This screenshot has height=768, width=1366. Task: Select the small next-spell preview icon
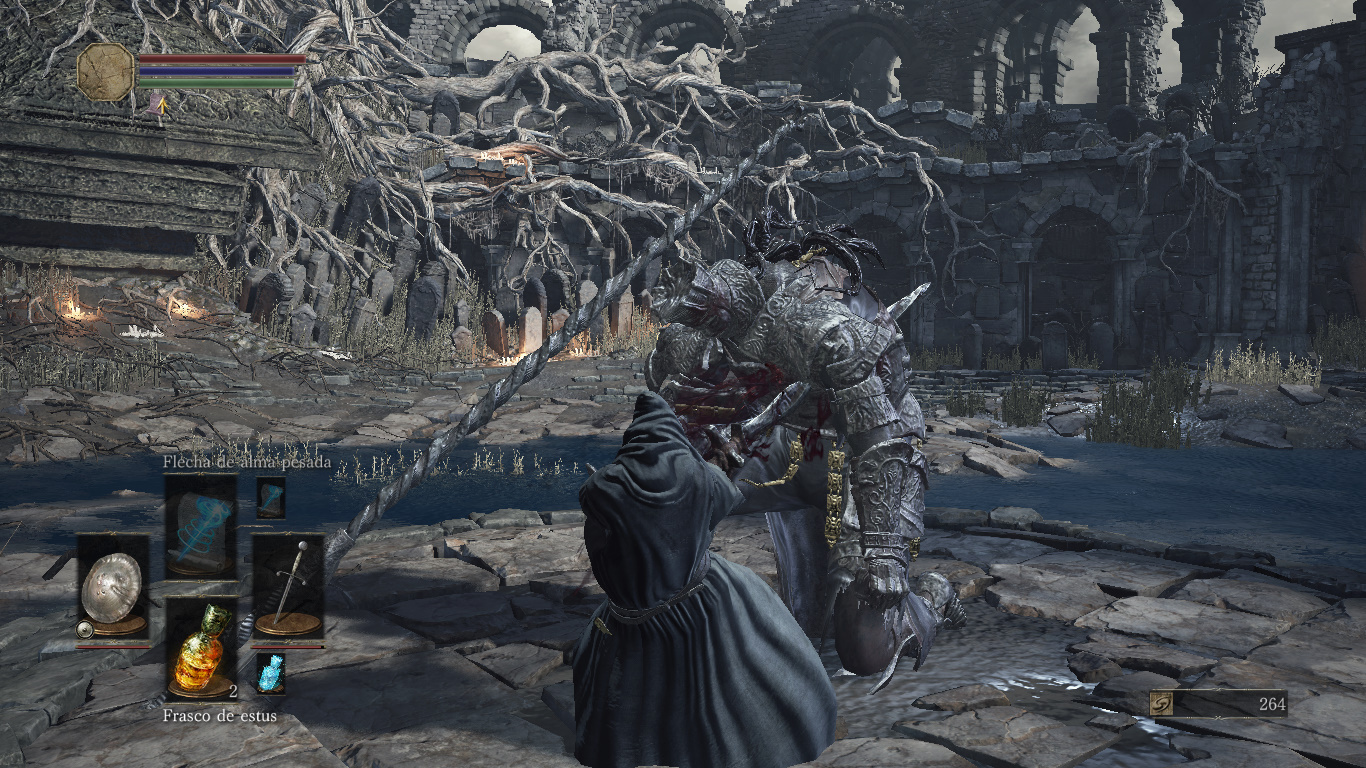pyautogui.click(x=270, y=497)
